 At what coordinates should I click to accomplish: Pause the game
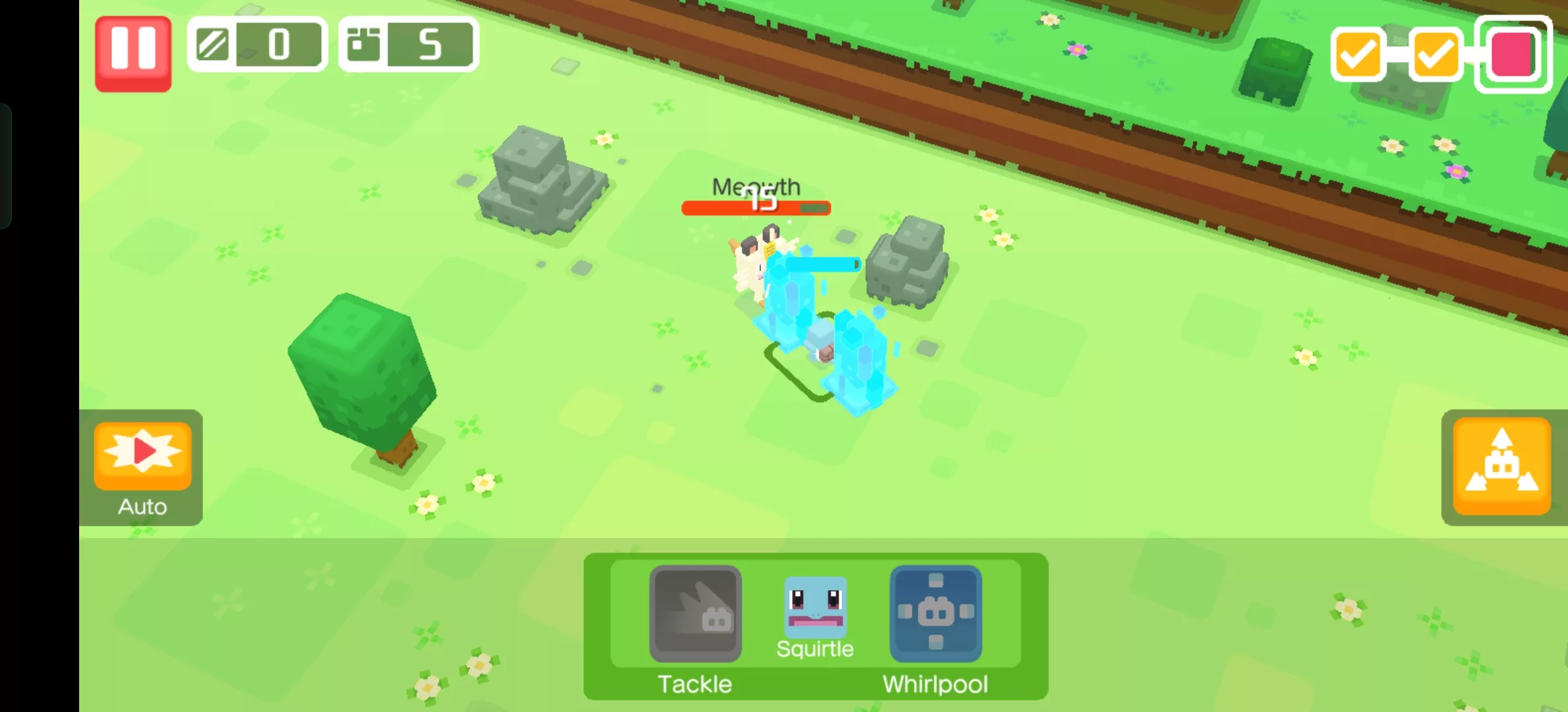coord(133,52)
